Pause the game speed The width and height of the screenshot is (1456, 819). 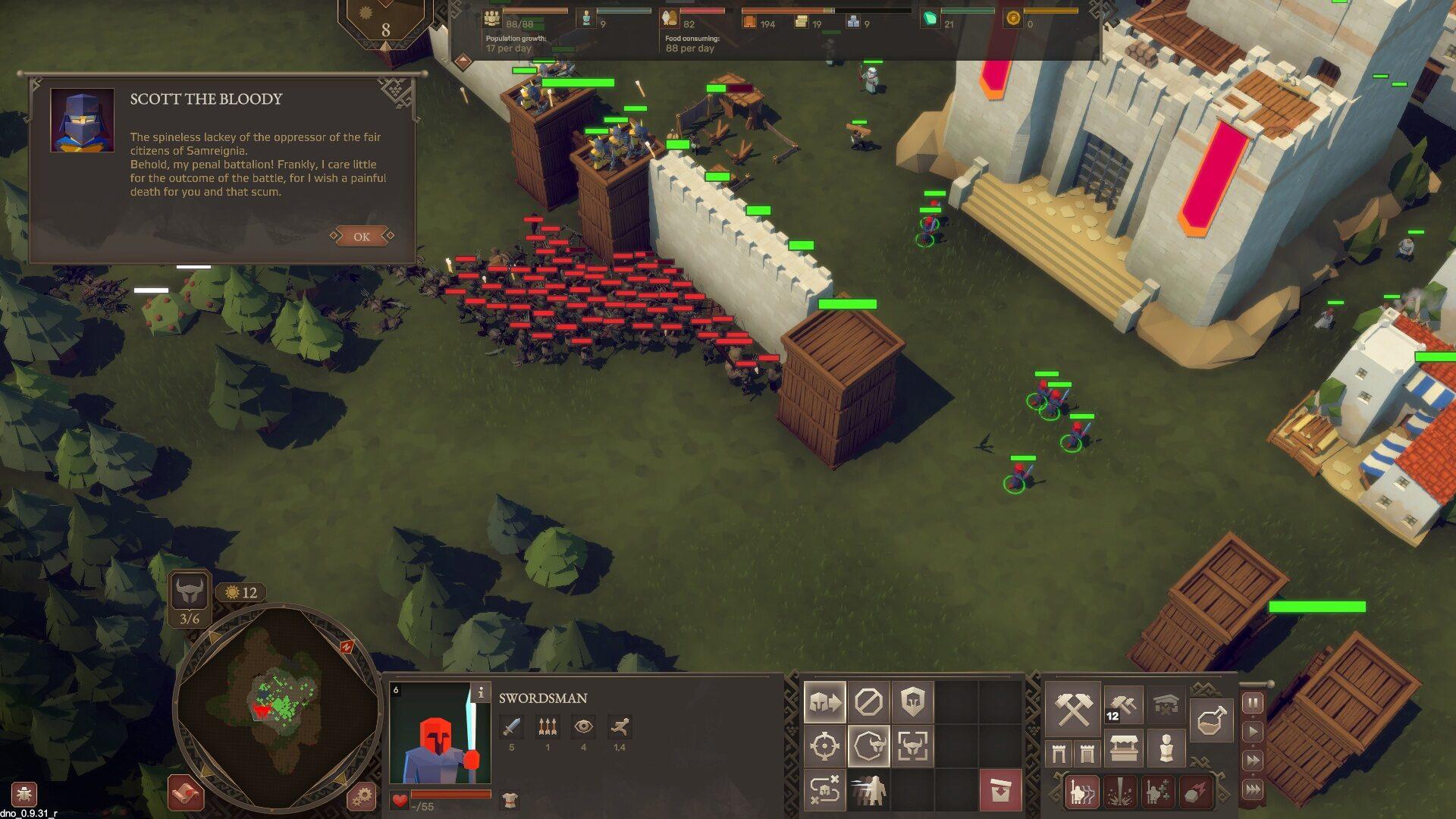click(1253, 703)
